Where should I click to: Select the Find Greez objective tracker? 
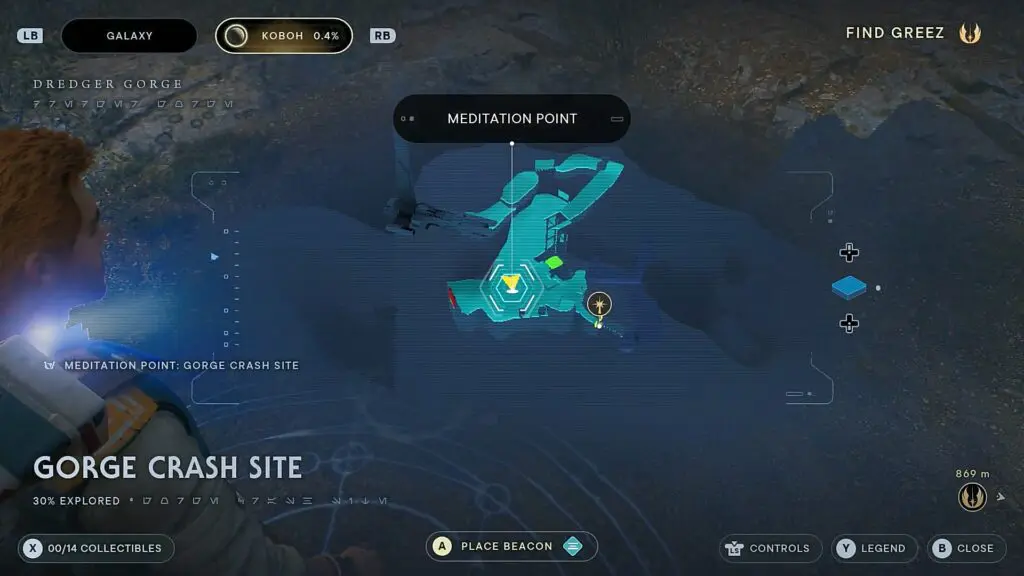click(x=912, y=33)
